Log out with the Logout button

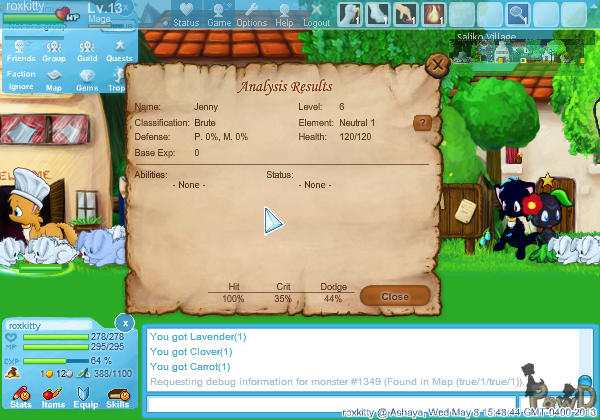pyautogui.click(x=316, y=15)
